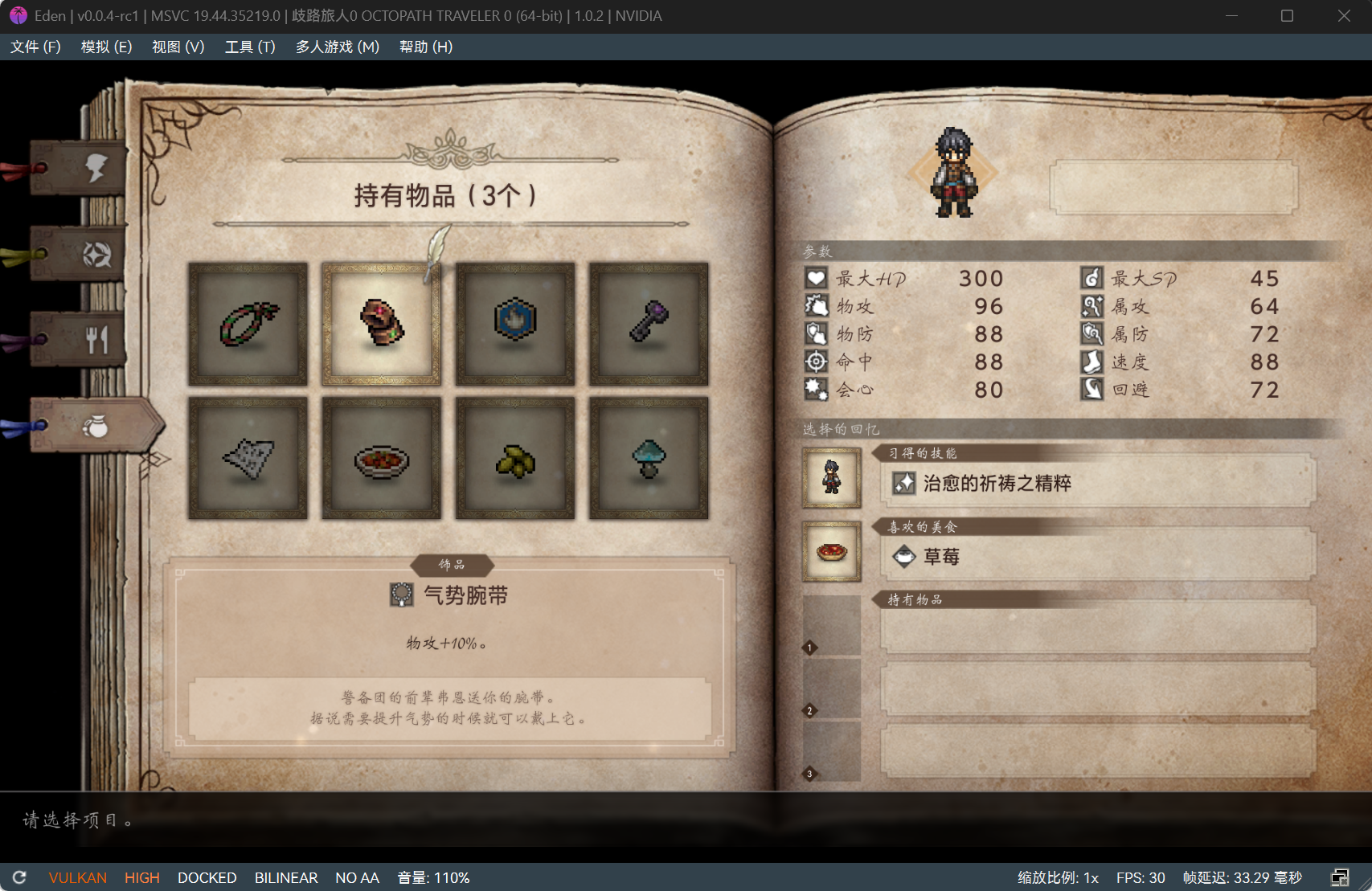This screenshot has height=891, width=1372.
Task: Open the 模拟 (E) menu
Action: click(105, 47)
